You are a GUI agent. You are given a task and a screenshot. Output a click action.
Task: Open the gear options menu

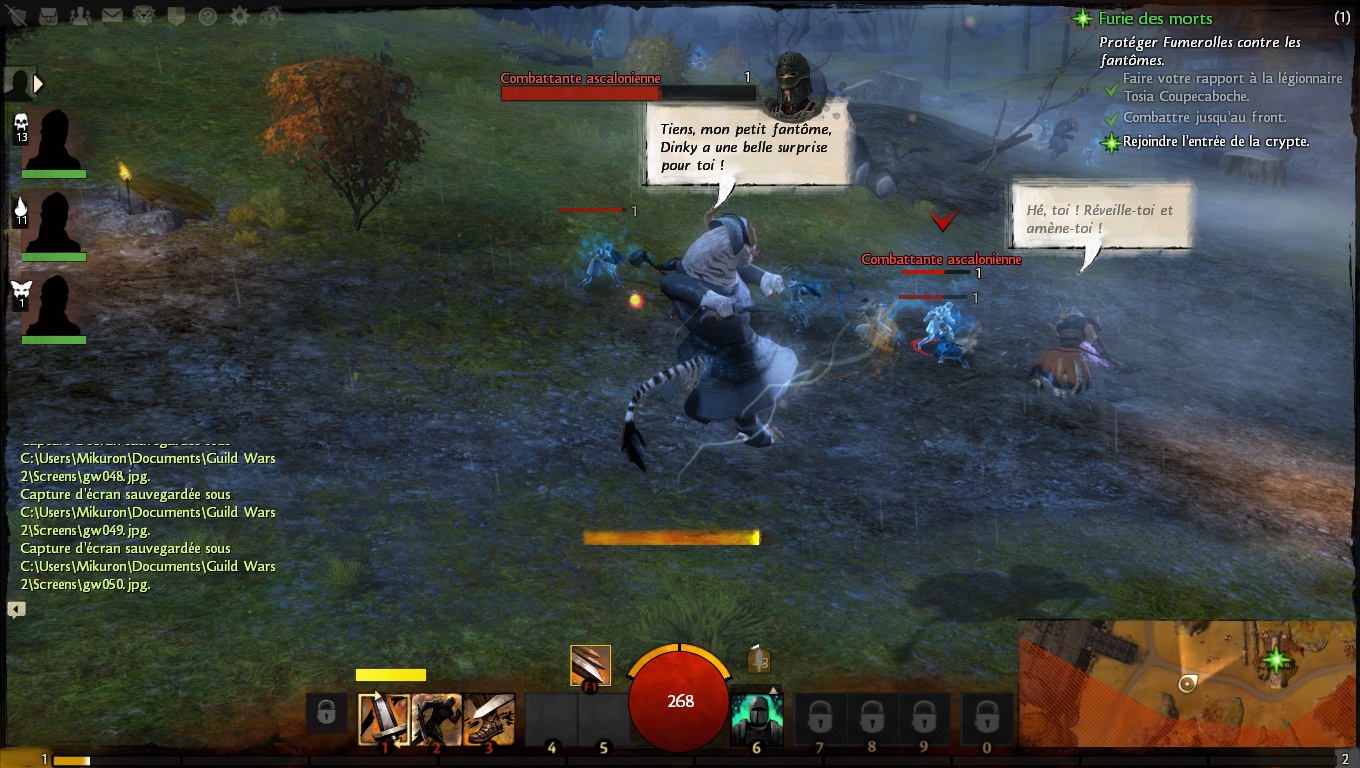click(239, 15)
